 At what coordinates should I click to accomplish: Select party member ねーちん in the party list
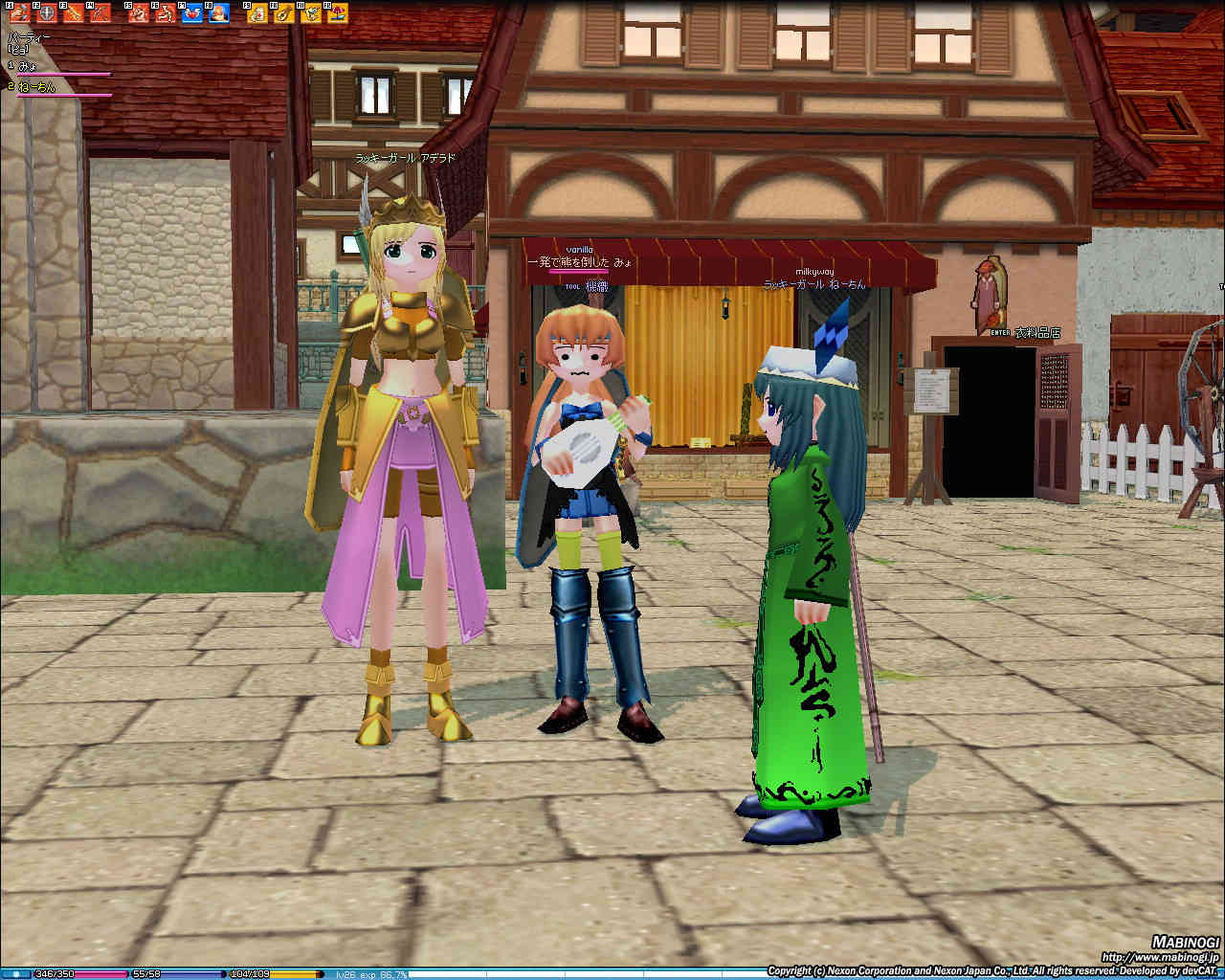(36, 87)
